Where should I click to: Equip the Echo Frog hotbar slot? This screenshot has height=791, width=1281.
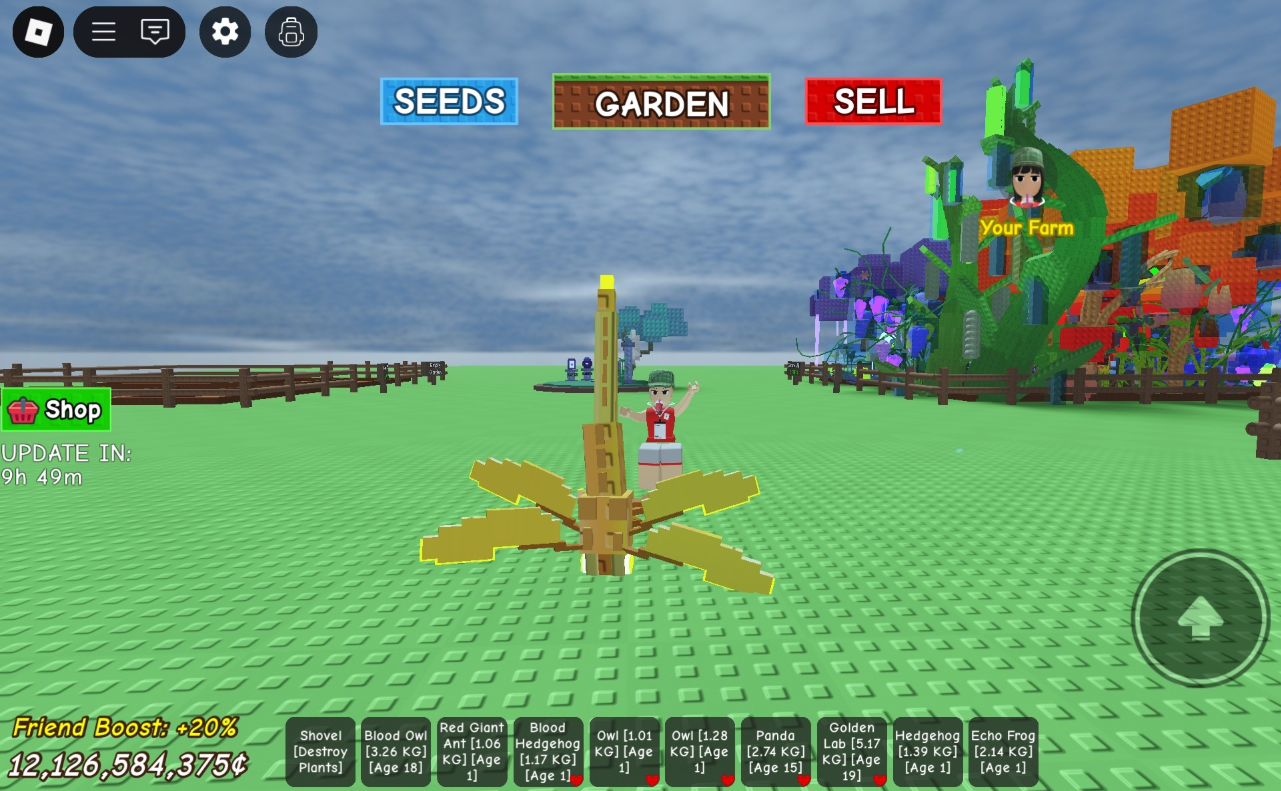[x=1003, y=752]
